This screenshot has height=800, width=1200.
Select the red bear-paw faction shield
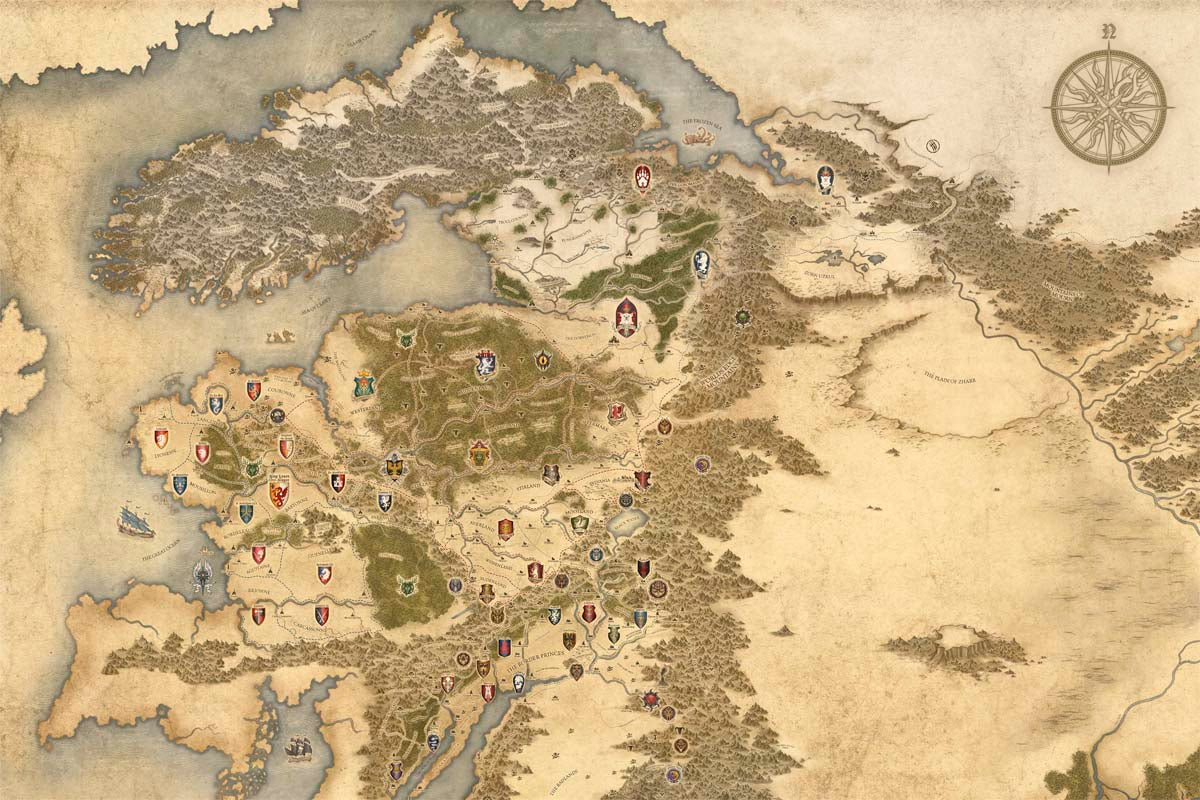click(641, 179)
